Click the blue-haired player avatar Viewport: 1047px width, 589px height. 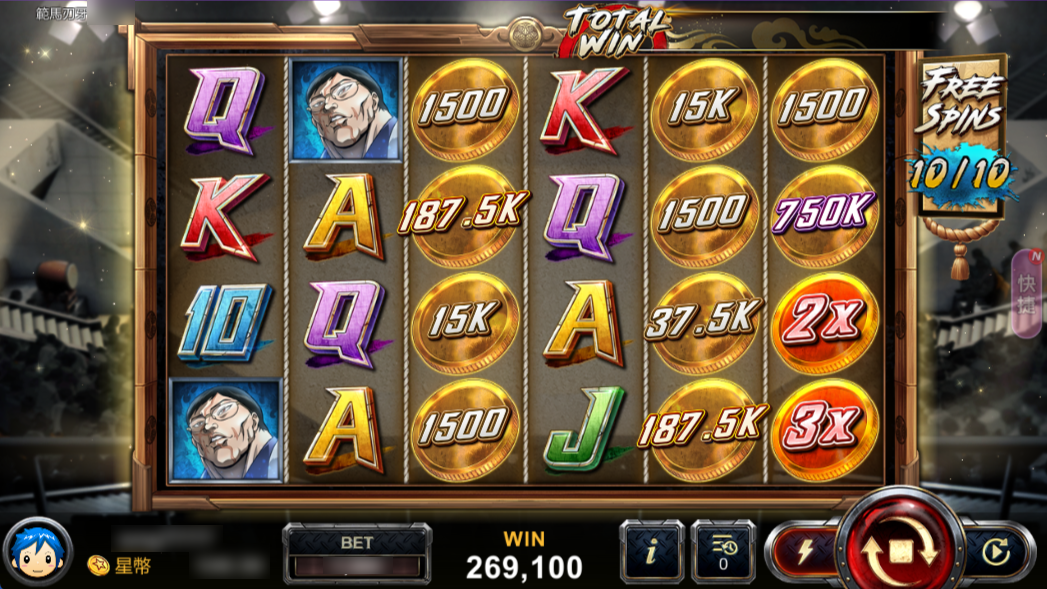tap(39, 551)
